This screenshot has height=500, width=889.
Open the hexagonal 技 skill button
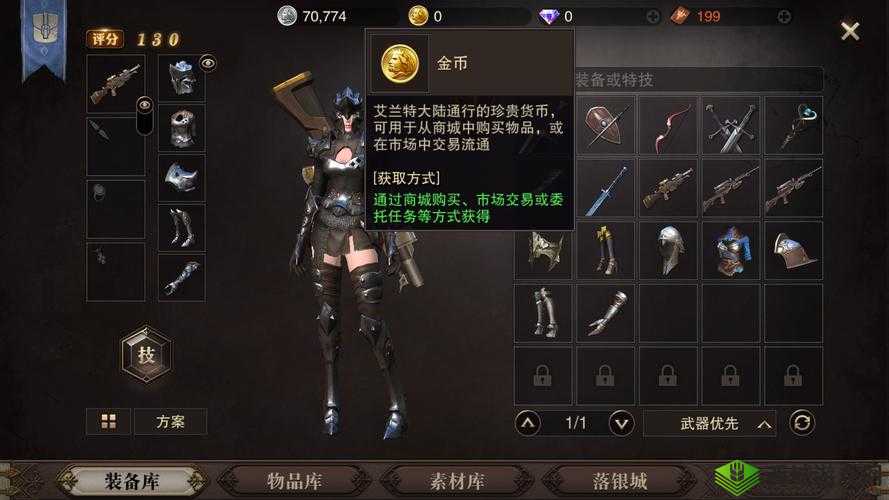[146, 354]
